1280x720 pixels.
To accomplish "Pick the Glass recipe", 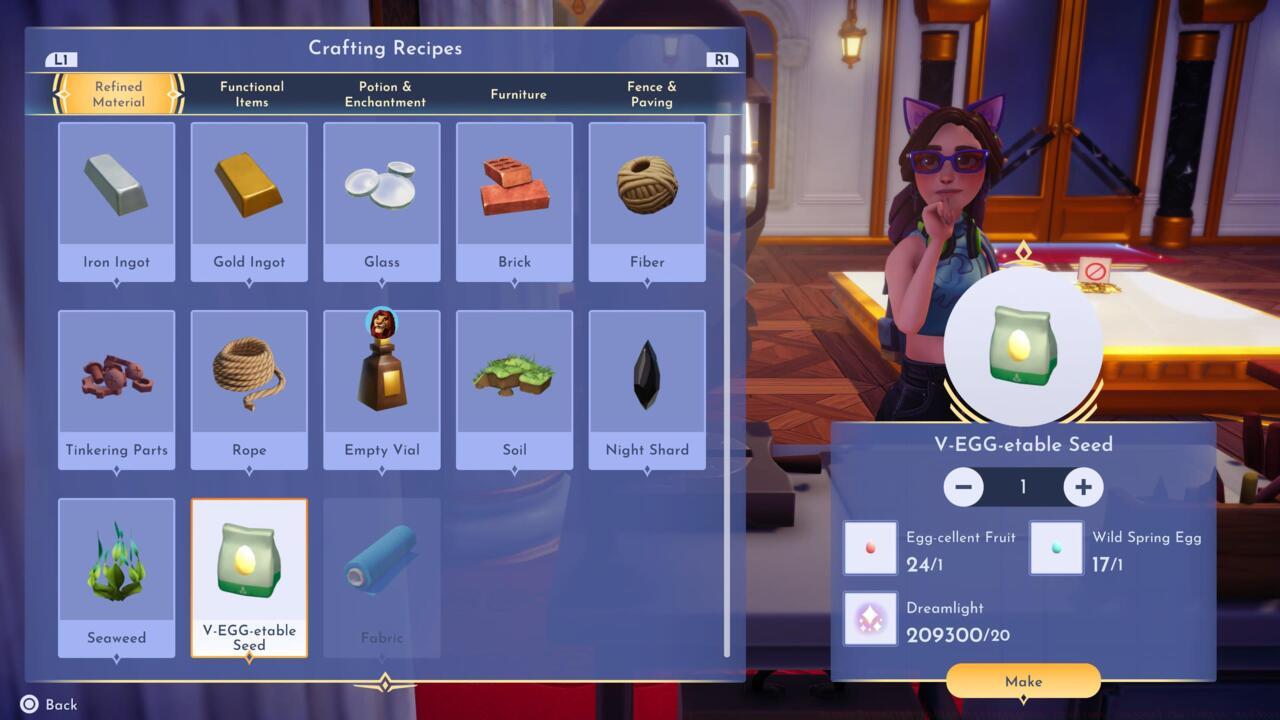I will click(382, 202).
